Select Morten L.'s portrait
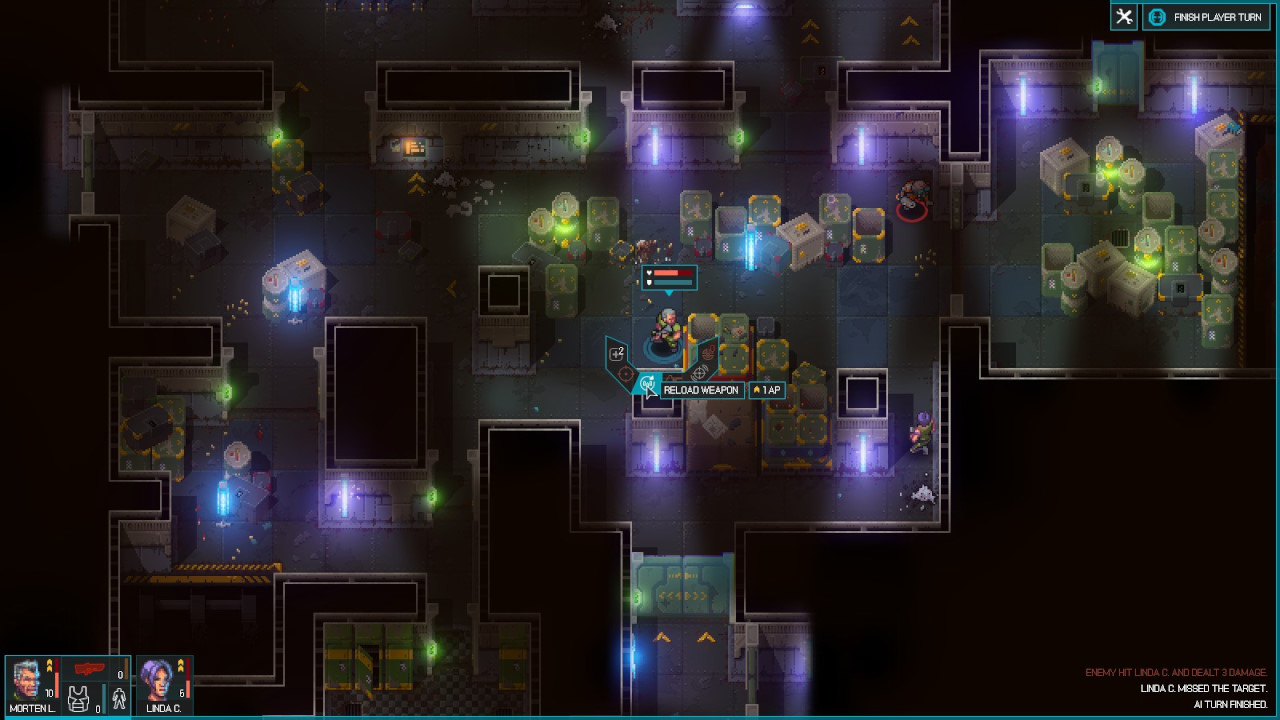This screenshot has height=720, width=1280. click(x=28, y=681)
